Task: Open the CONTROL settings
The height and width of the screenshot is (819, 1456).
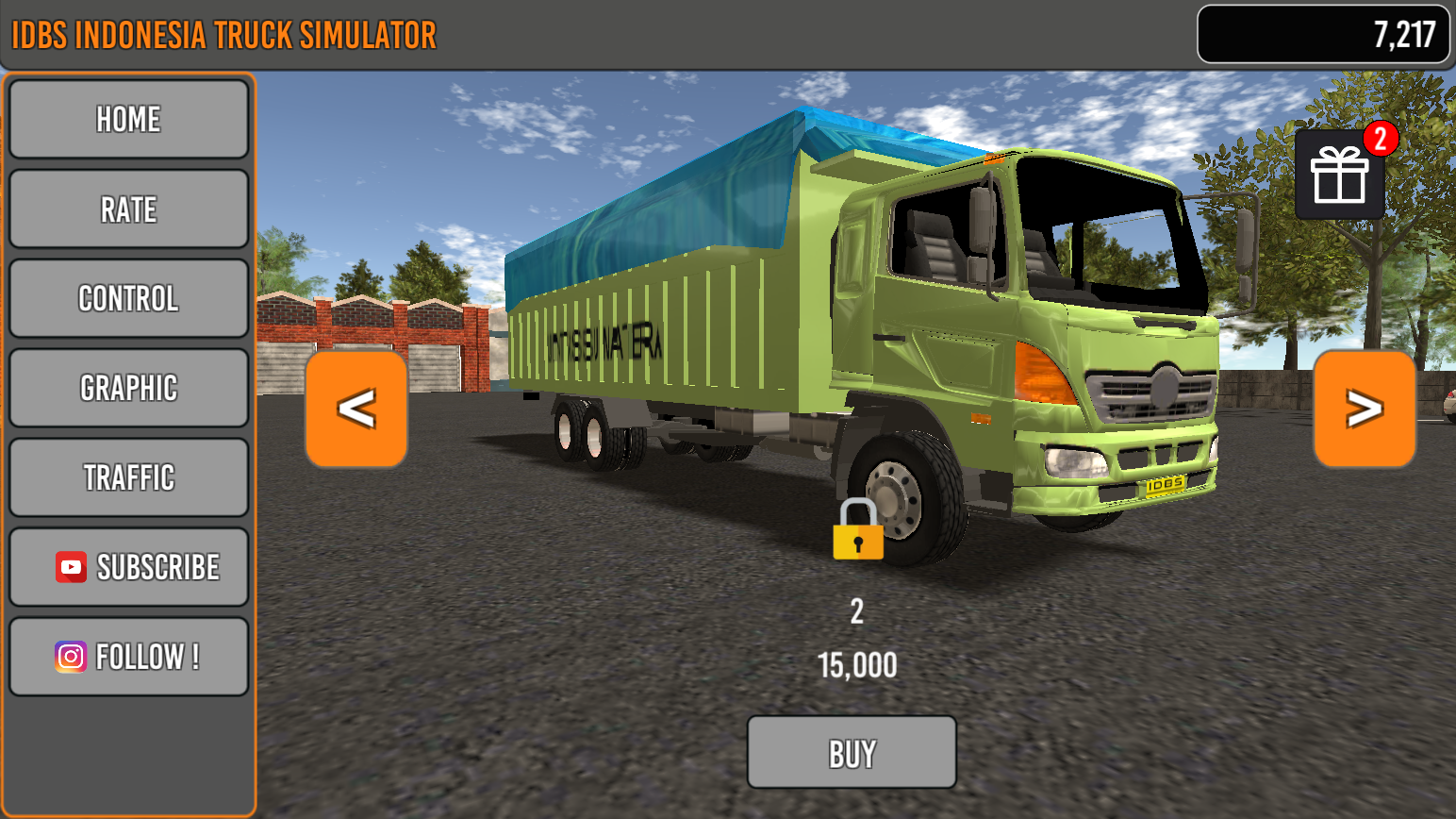Action: pyautogui.click(x=128, y=298)
